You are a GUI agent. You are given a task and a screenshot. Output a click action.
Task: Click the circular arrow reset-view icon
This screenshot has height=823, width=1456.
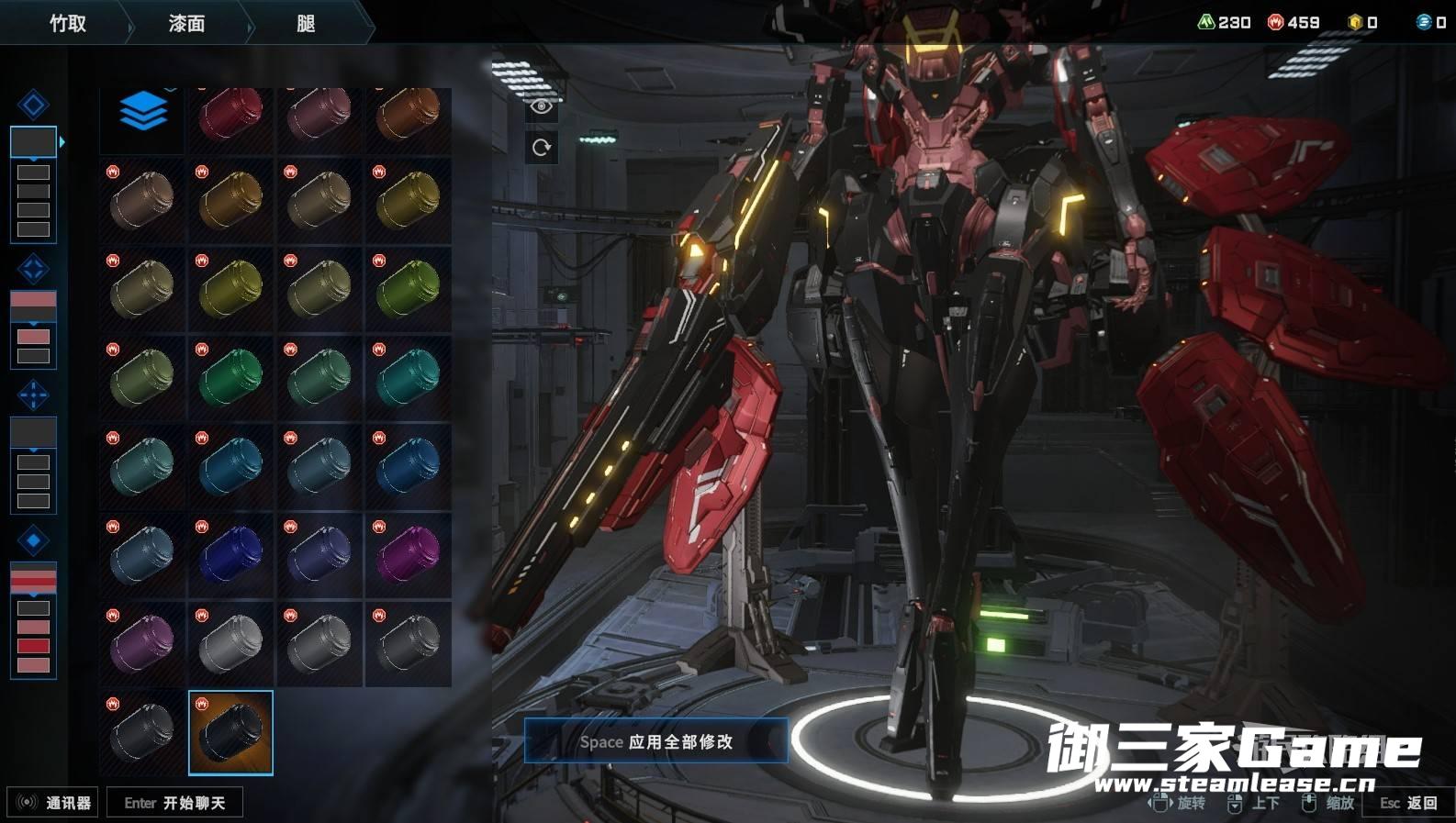pyautogui.click(x=542, y=147)
